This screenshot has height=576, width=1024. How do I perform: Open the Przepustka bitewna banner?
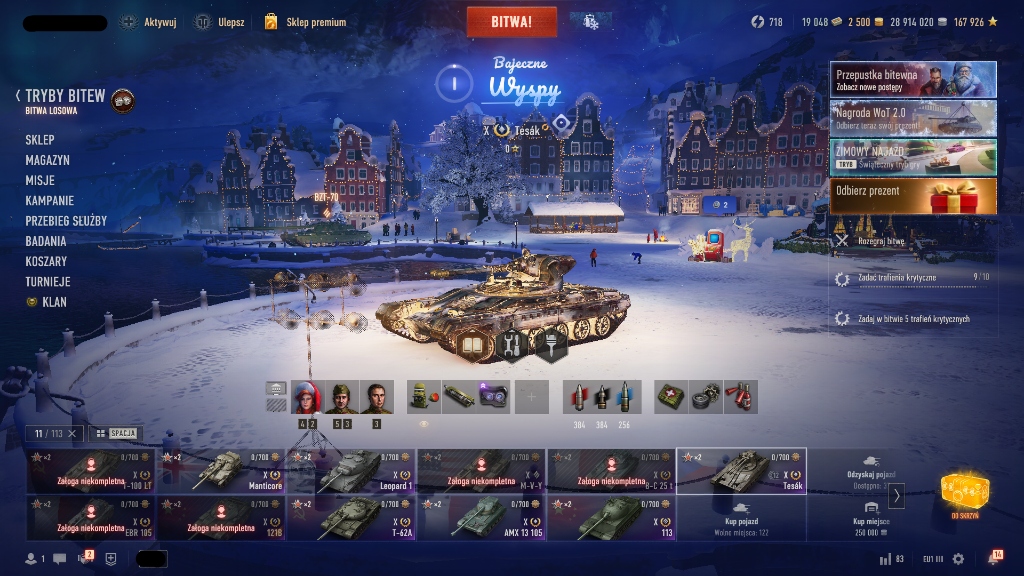(912, 79)
